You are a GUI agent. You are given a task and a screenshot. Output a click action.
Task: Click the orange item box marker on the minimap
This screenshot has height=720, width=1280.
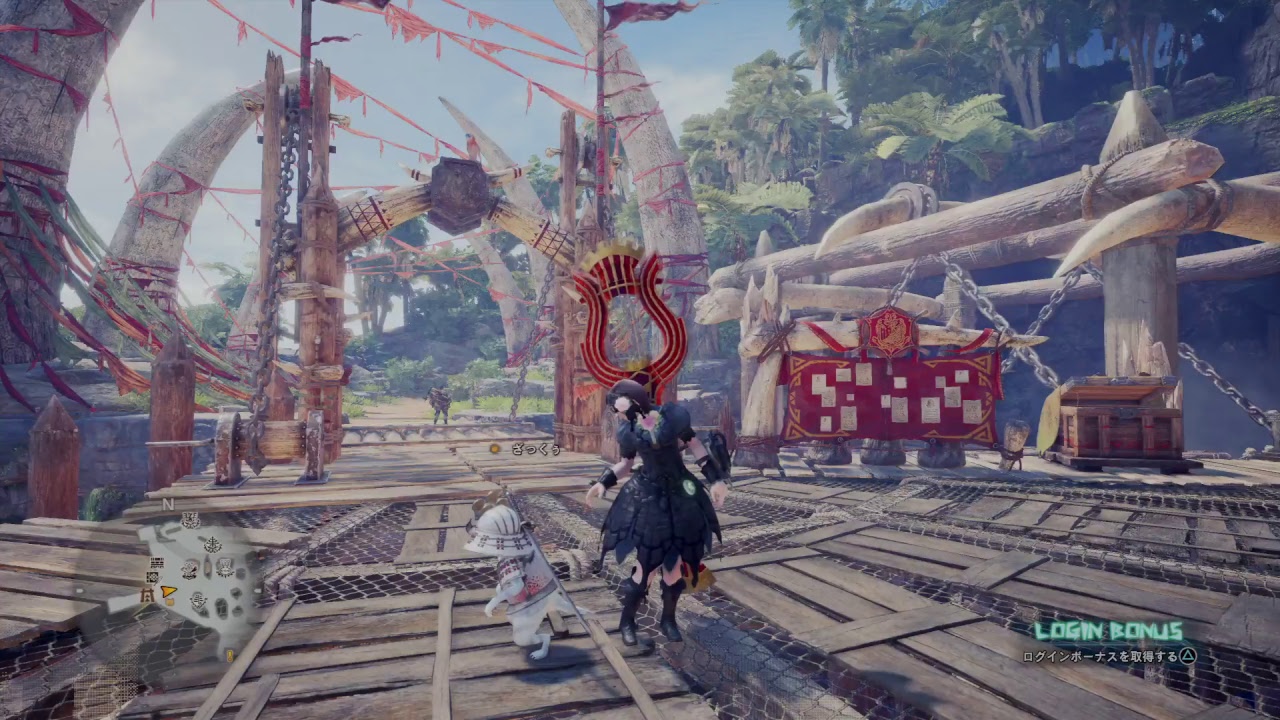coord(169,601)
